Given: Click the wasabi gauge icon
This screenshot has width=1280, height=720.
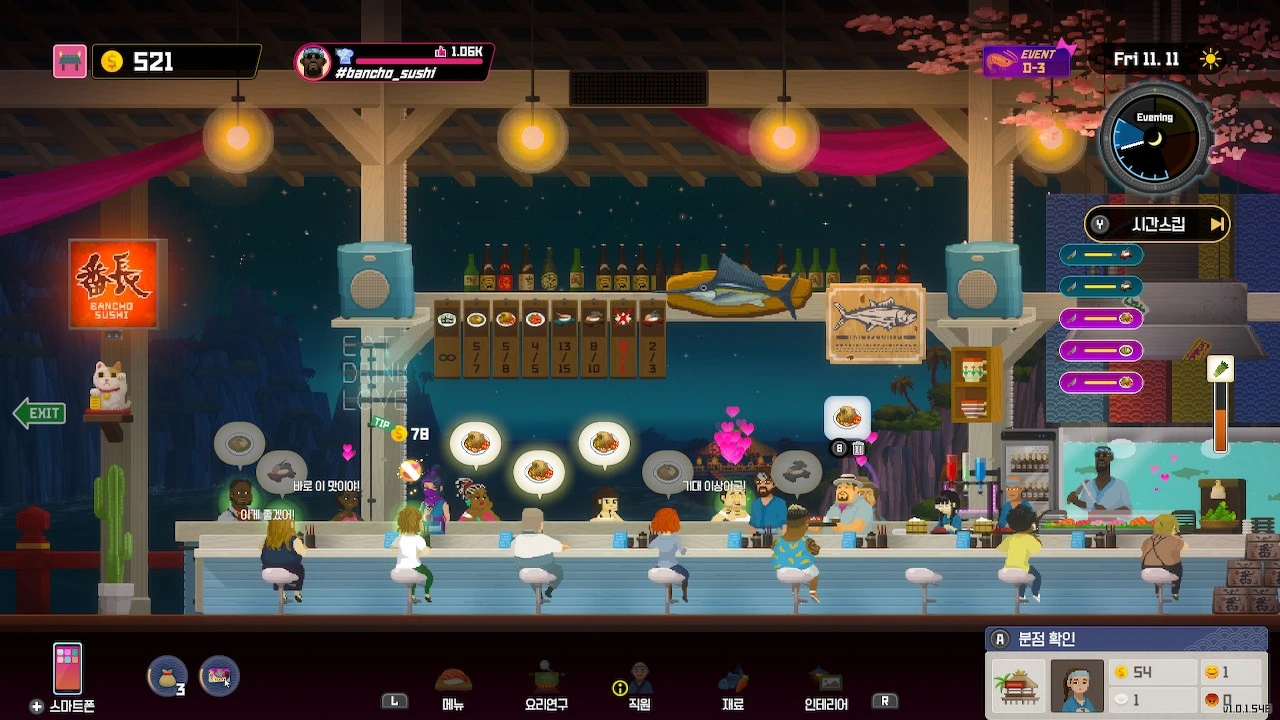Looking at the screenshot, I should (x=1220, y=370).
